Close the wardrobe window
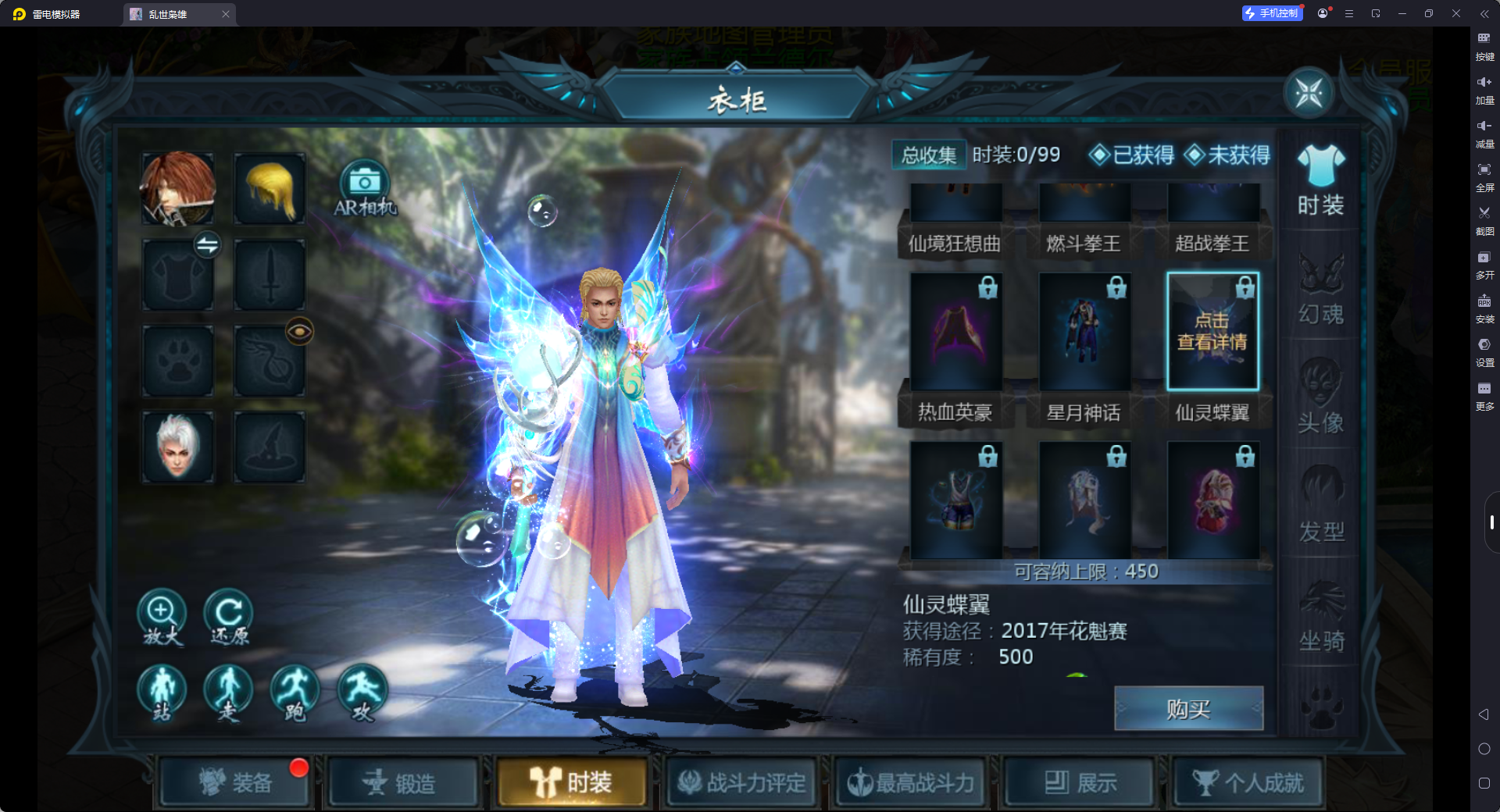1500x812 pixels. (1309, 94)
